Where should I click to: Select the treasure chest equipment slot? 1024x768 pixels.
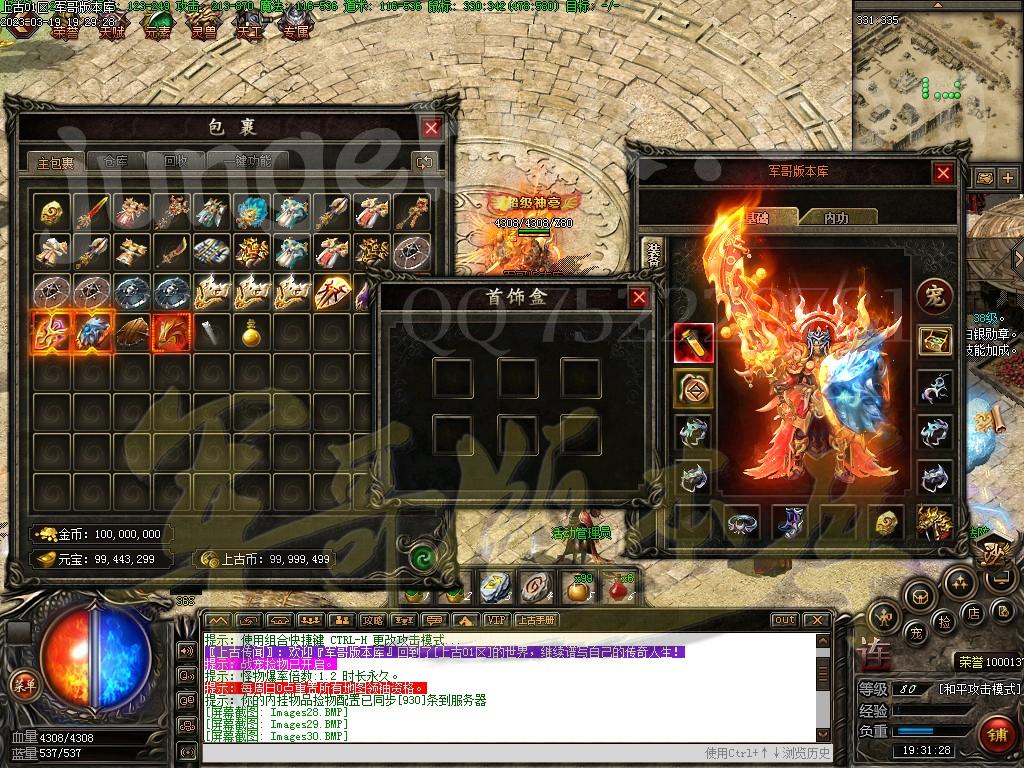[x=935, y=342]
